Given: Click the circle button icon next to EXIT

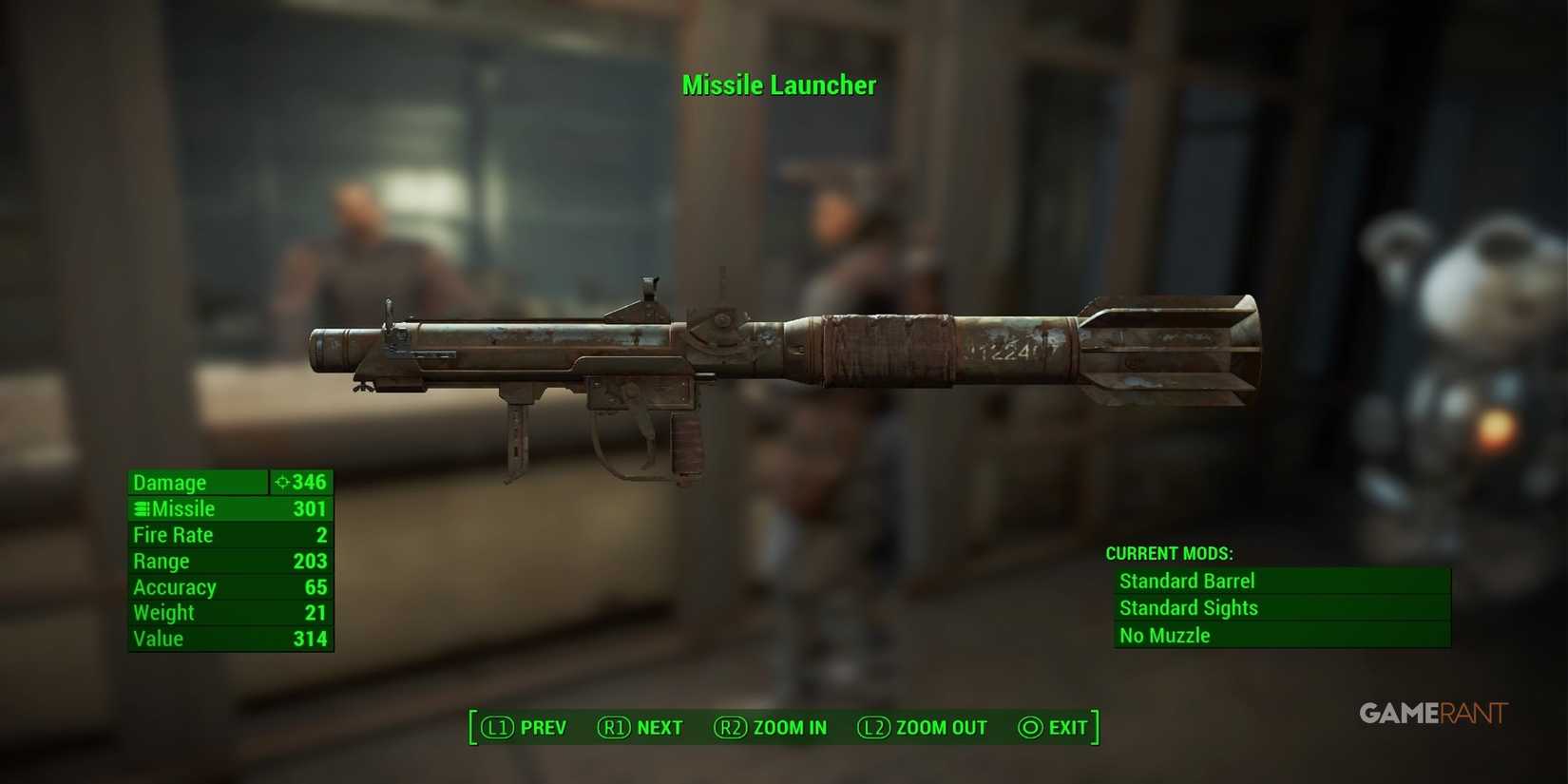Looking at the screenshot, I should [x=1029, y=727].
